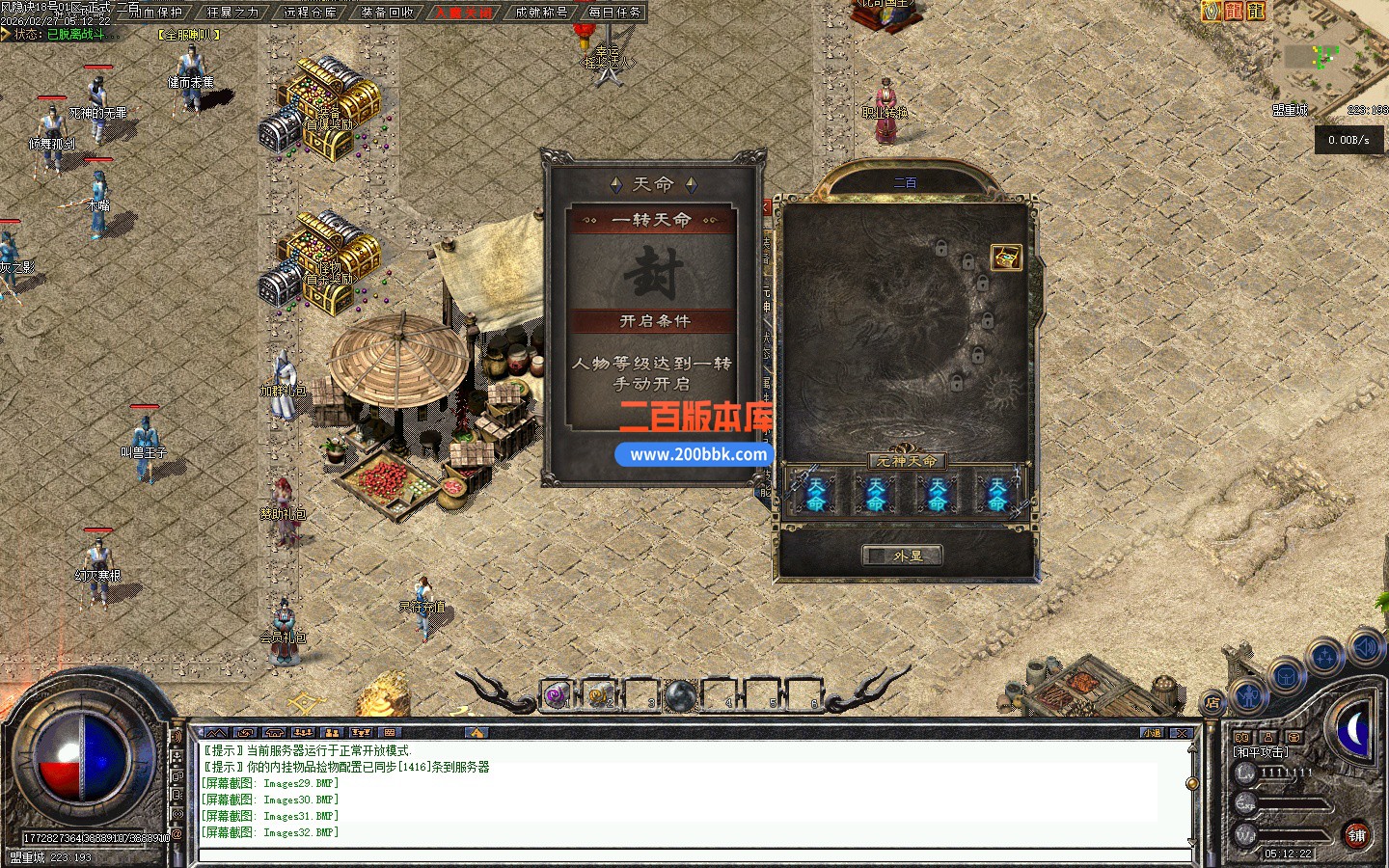Open the 远程仓库 remote warehouse

pyautogui.click(x=311, y=13)
